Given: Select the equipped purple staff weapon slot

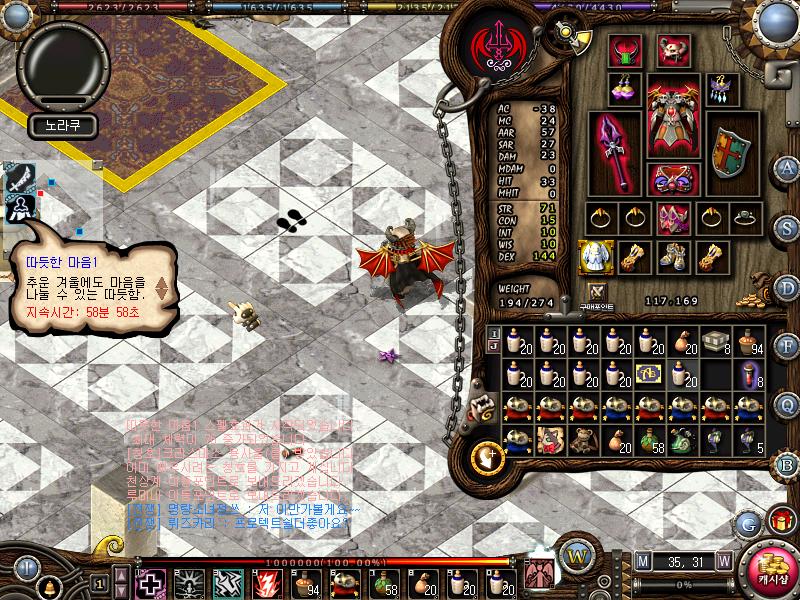Looking at the screenshot, I should point(617,153).
